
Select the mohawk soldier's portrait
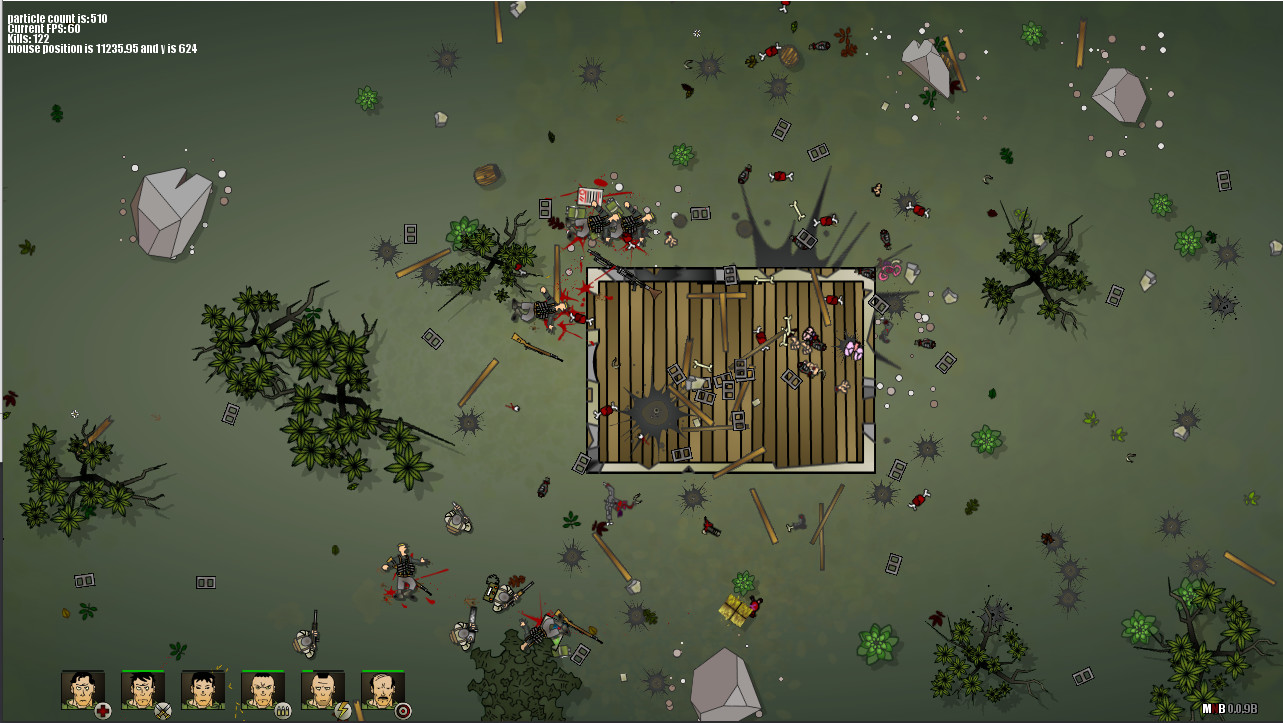click(322, 690)
